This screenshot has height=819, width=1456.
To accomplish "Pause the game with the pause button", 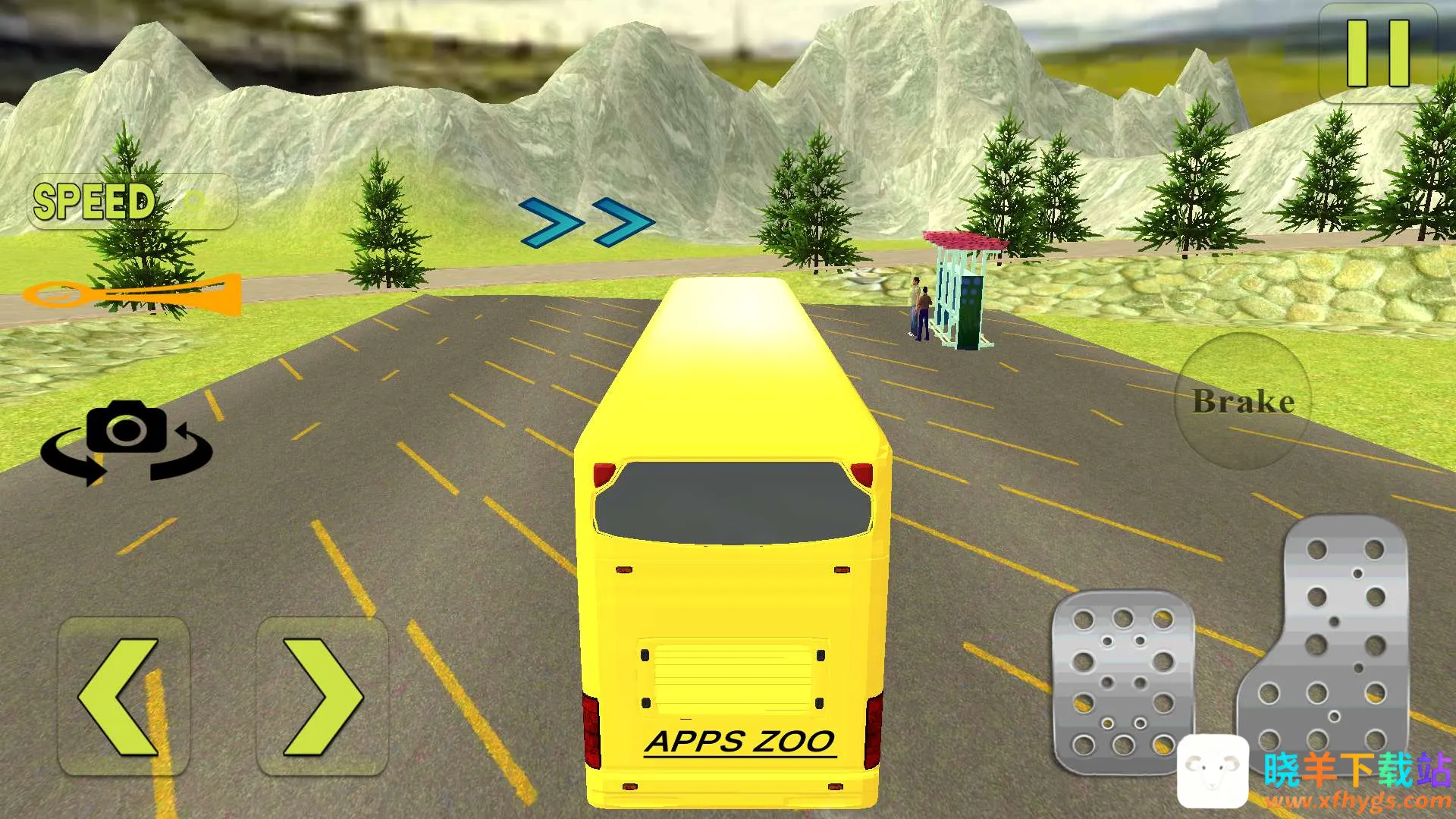I will tap(1378, 53).
